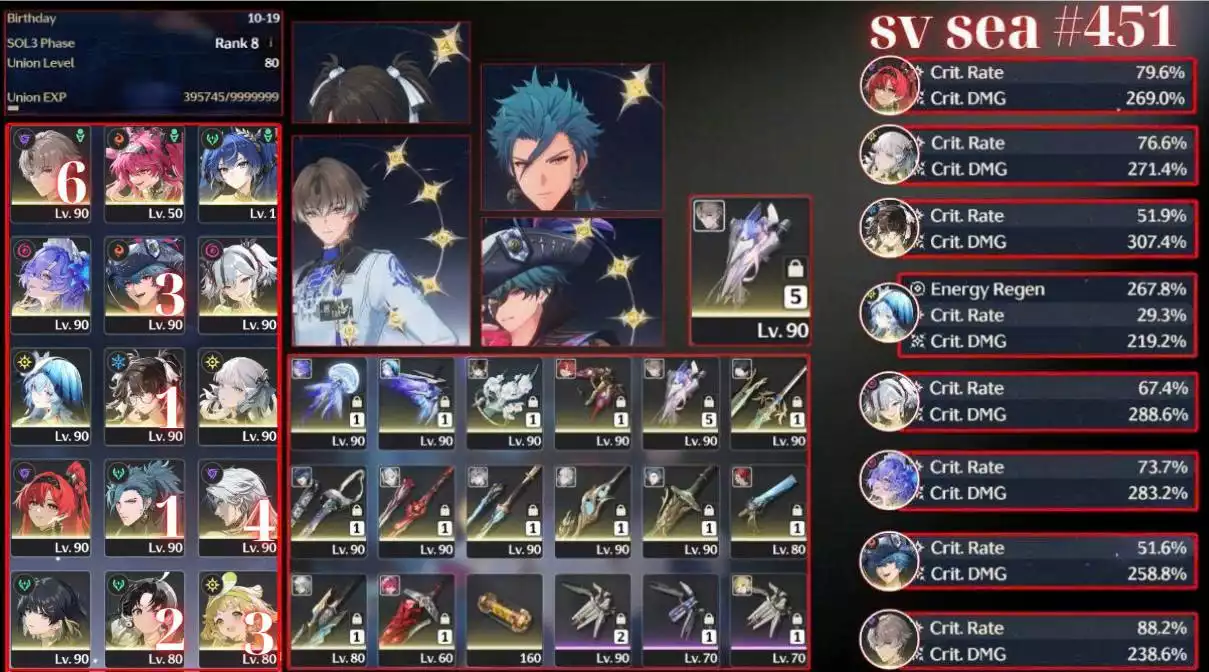Open the twin-tail brown-haired portrait panel
Screen dimensions: 1209x672
380,72
